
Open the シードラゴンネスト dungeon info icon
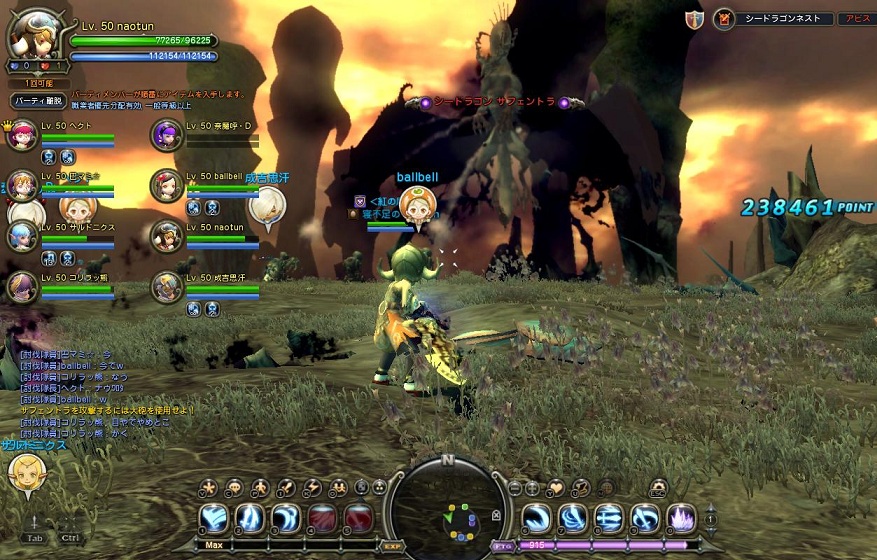point(724,19)
